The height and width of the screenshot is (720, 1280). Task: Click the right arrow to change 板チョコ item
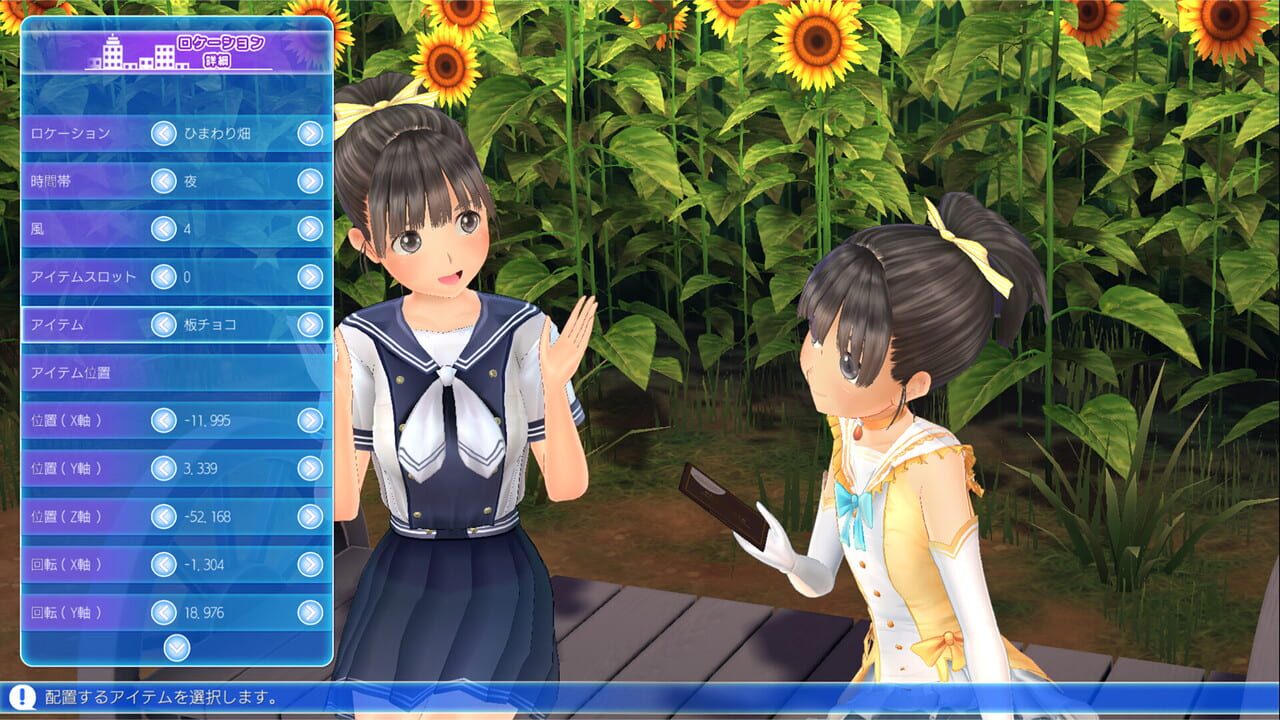[x=311, y=326]
